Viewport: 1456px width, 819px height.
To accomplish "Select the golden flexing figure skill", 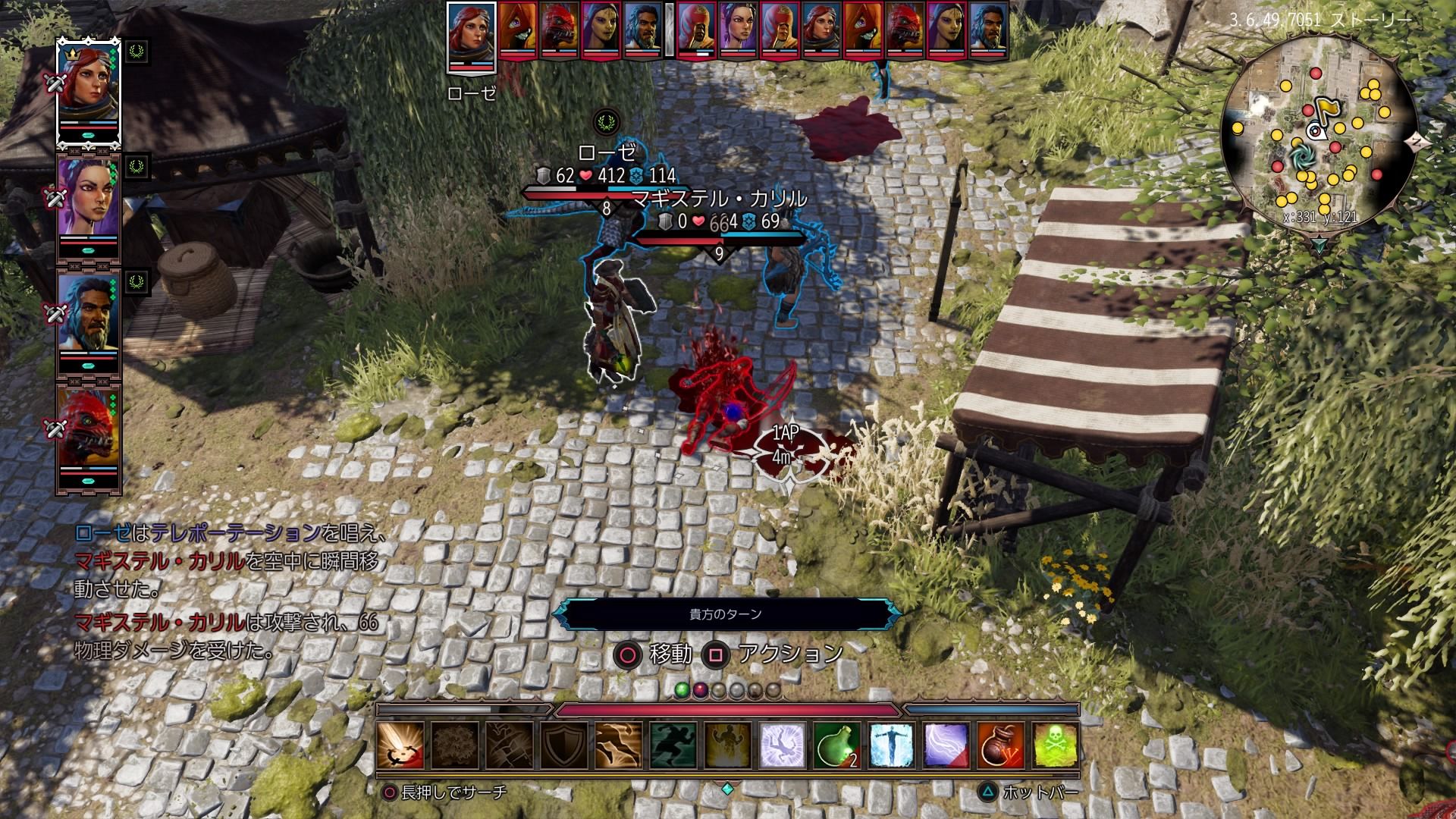I will [x=729, y=745].
